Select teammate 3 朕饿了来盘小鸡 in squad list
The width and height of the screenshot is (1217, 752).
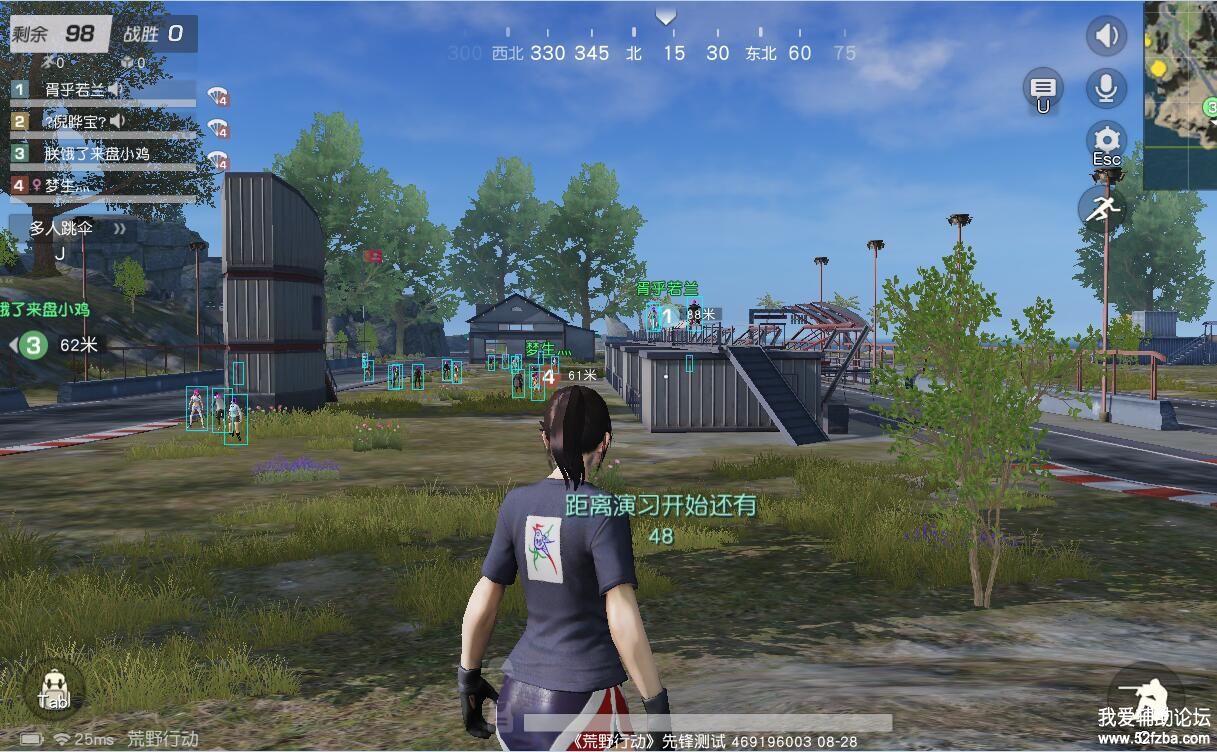100,153
